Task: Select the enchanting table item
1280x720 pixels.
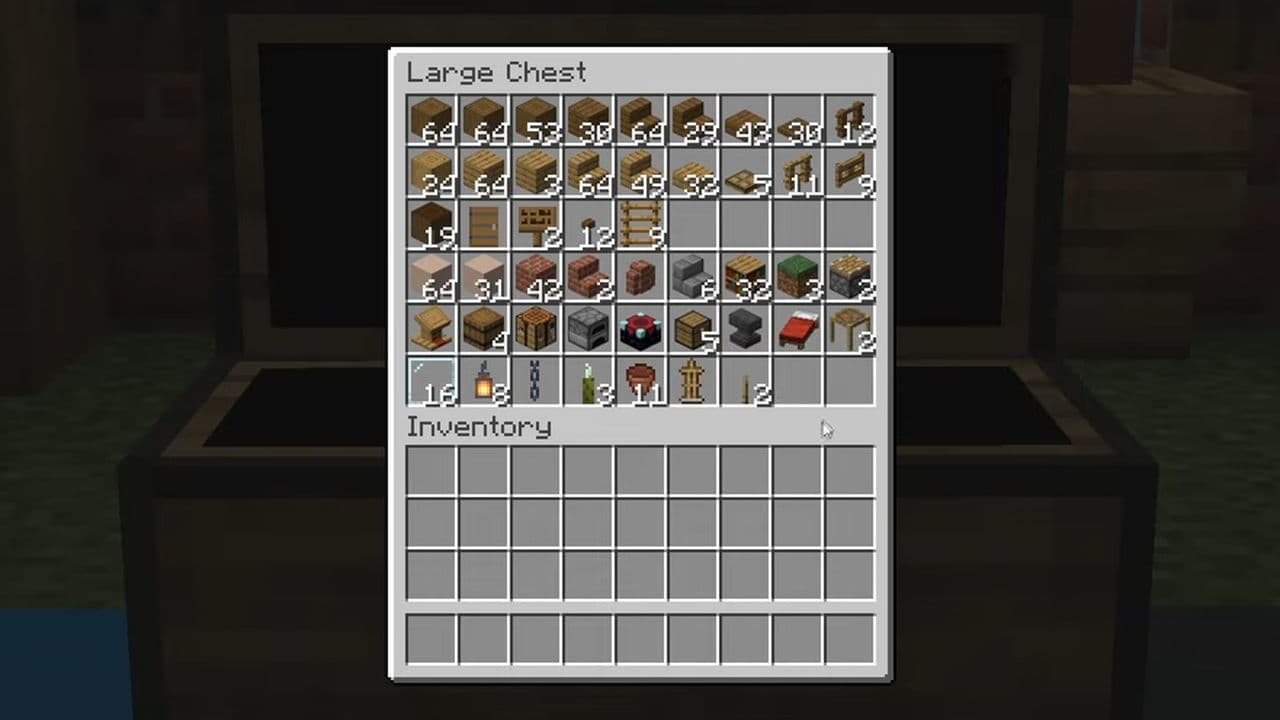Action: tap(640, 328)
